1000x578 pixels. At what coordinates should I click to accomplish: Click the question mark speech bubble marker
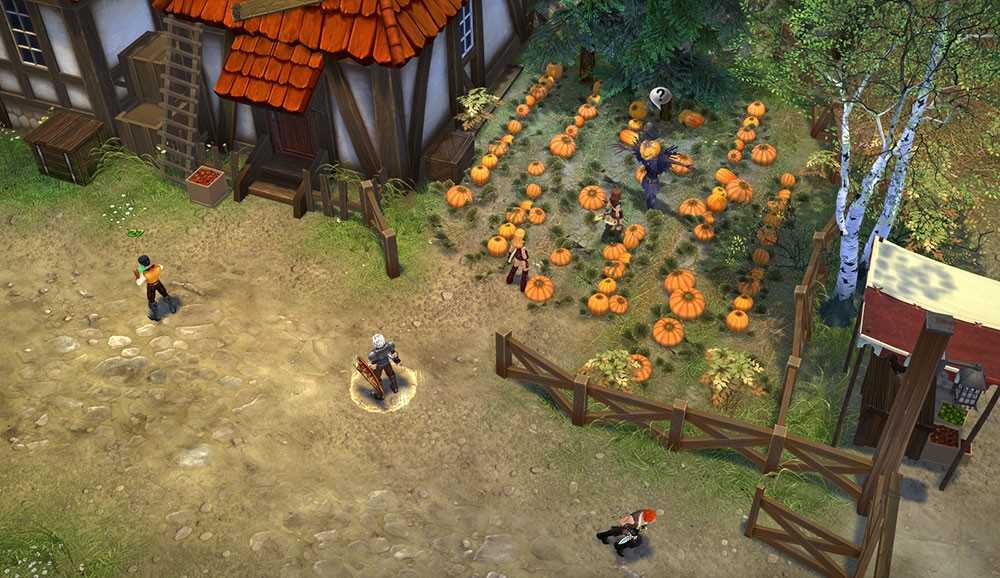pos(660,97)
